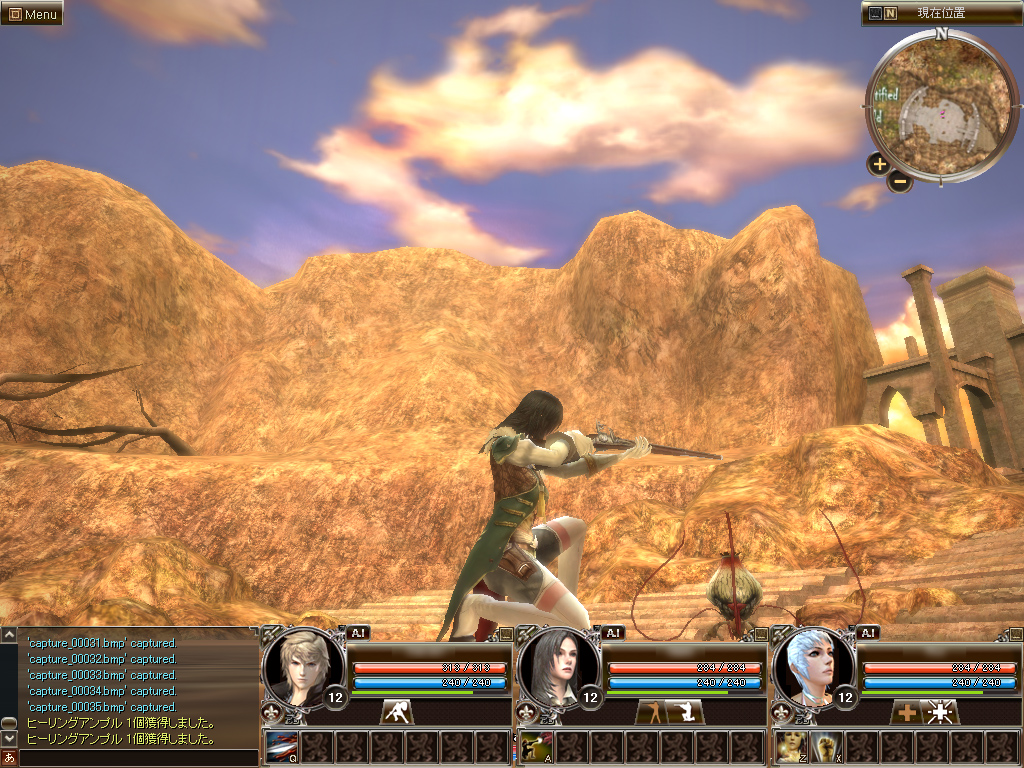The height and width of the screenshot is (768, 1024).
Task: Click the circular minimap
Action: pos(940,105)
